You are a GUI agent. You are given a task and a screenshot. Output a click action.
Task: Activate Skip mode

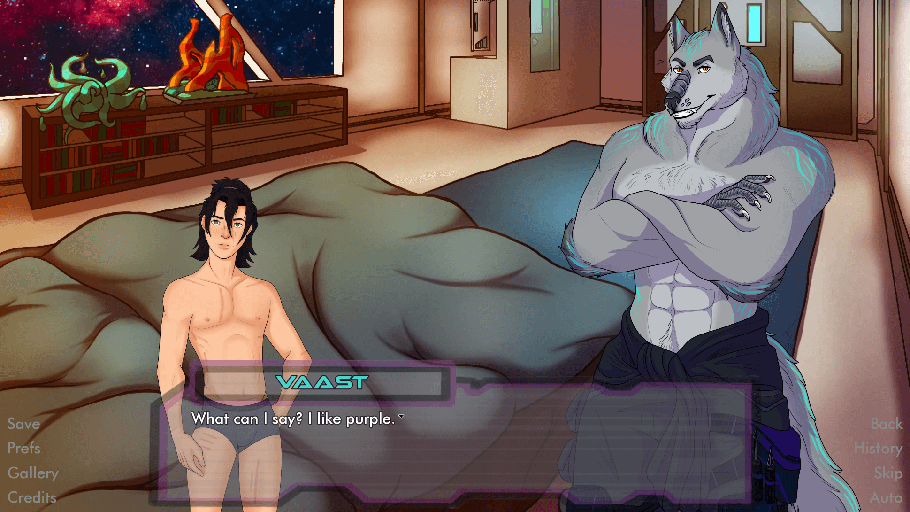coord(888,472)
